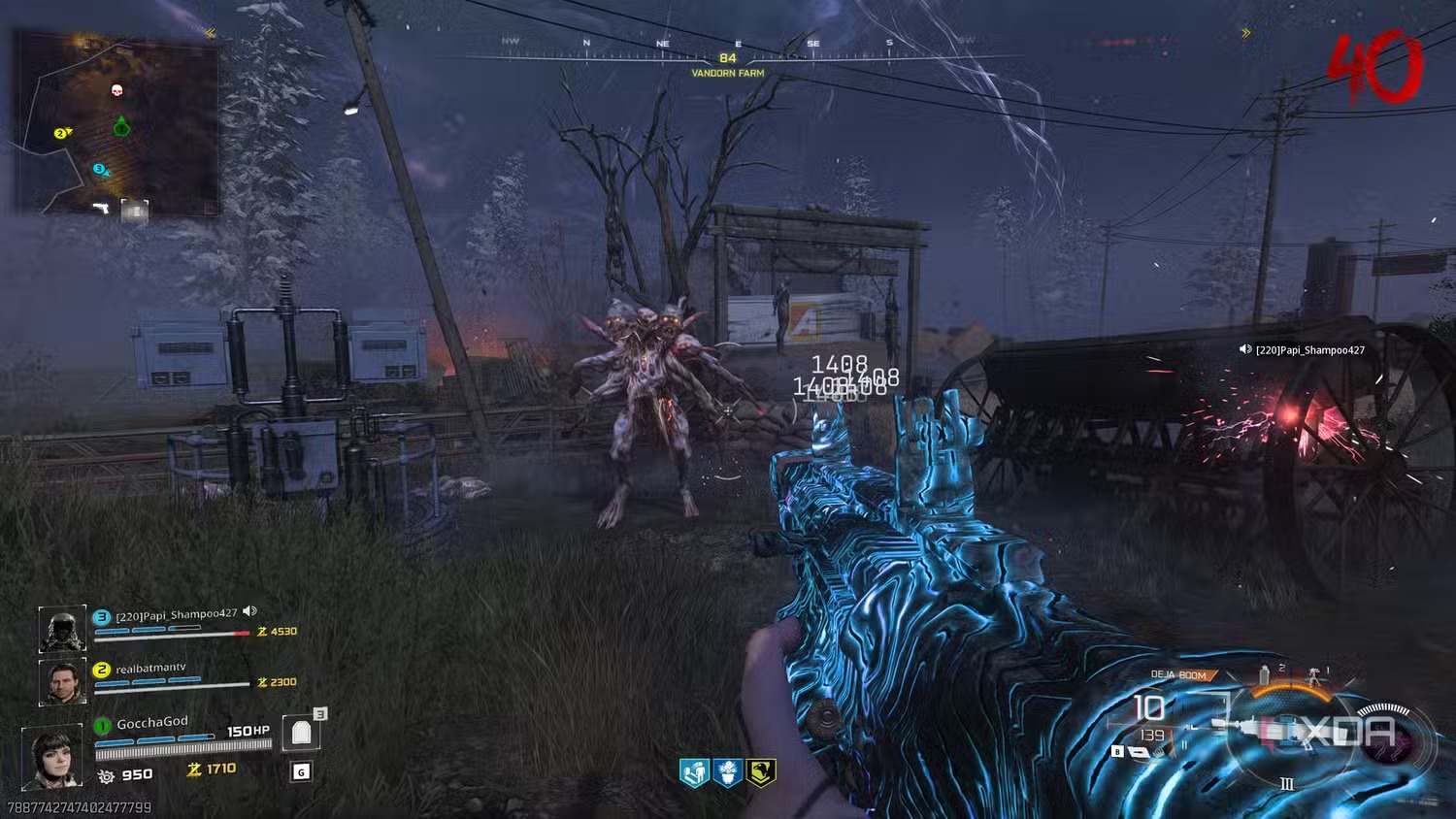Select Papi_Shampoo427's squad portrait
Image resolution: width=1456 pixels, height=819 pixels.
pyautogui.click(x=62, y=629)
